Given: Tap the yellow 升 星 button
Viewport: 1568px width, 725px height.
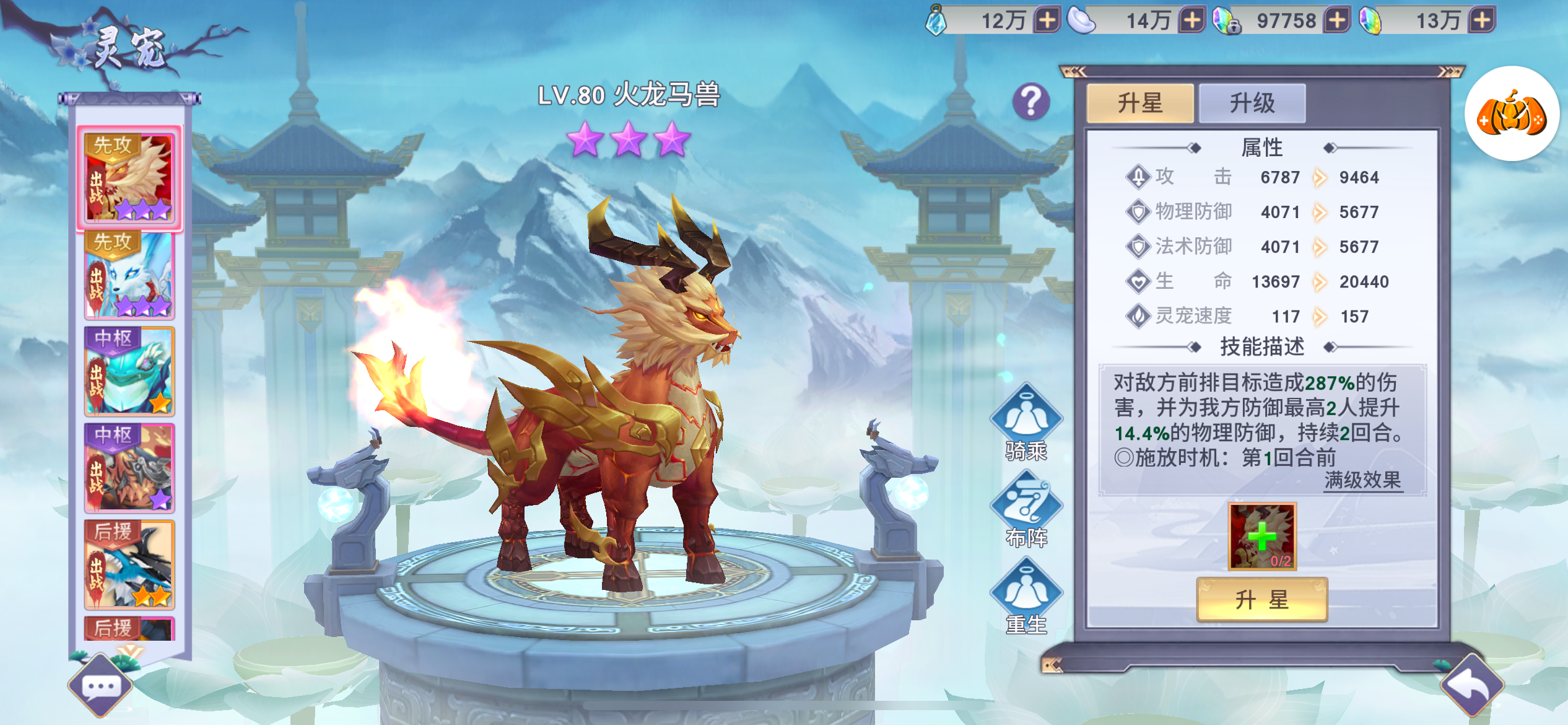Looking at the screenshot, I should point(1261,599).
